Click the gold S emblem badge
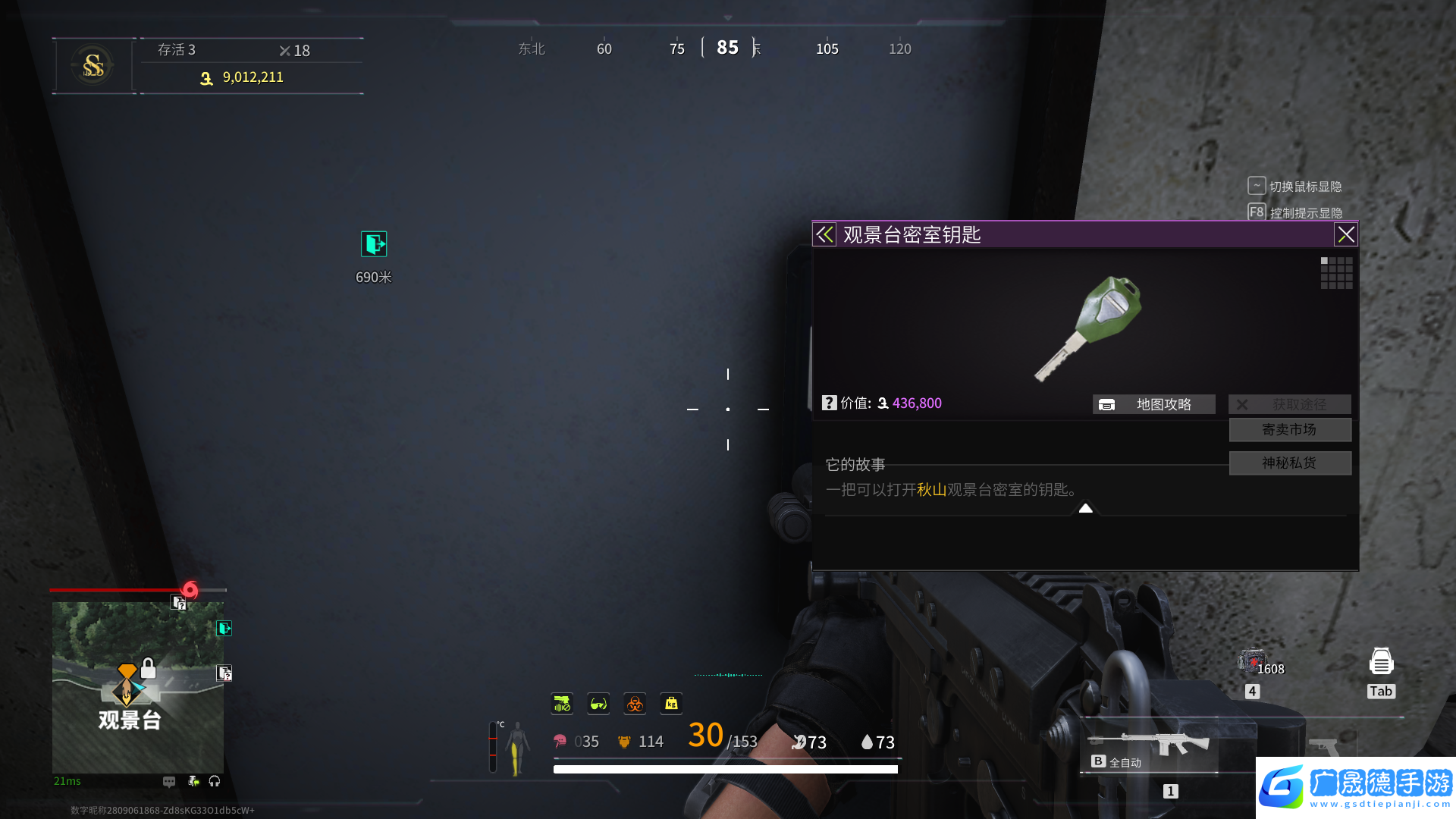This screenshot has width=1456, height=819. coord(93,66)
